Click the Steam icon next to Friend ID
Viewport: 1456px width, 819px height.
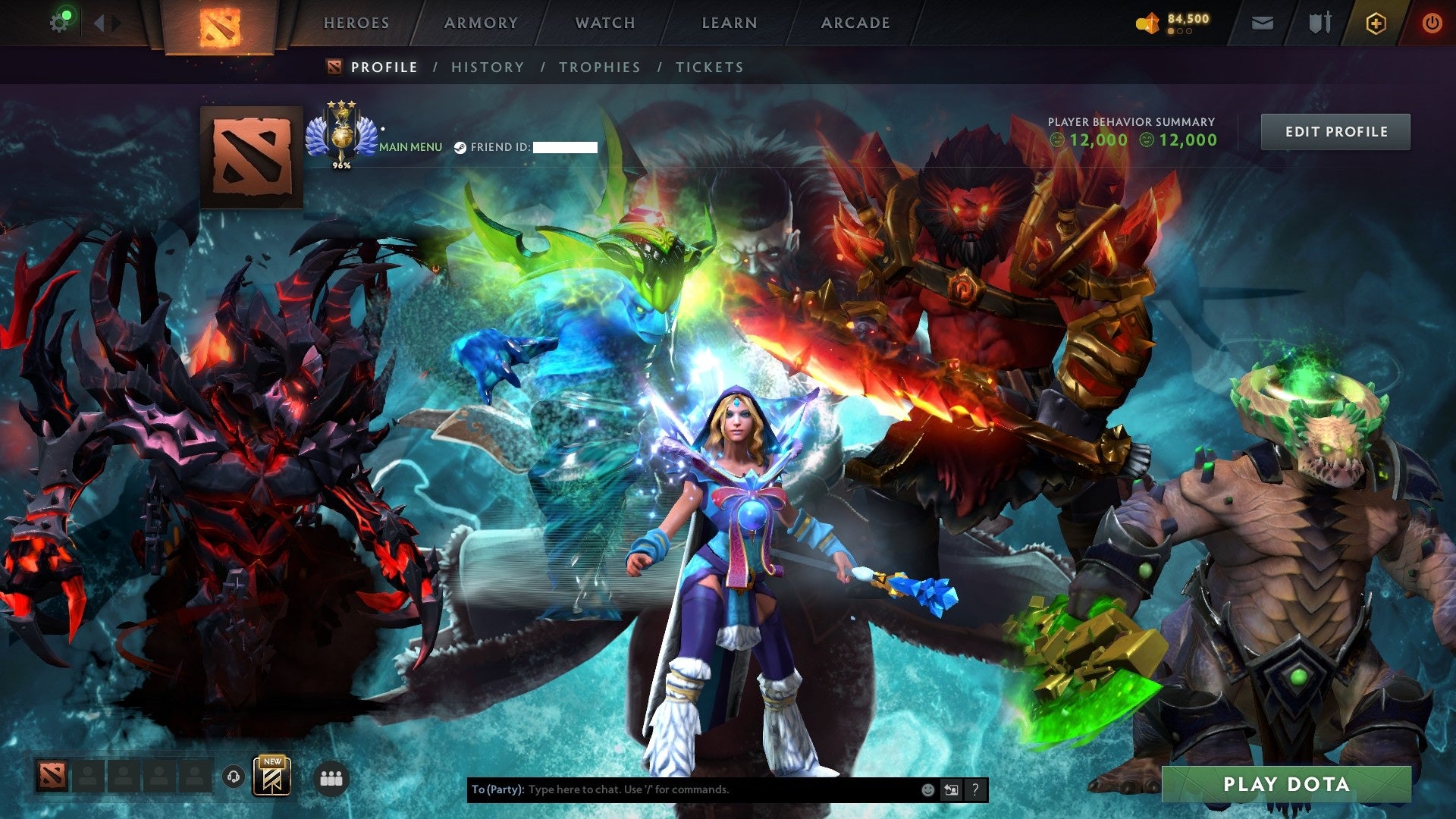[460, 147]
